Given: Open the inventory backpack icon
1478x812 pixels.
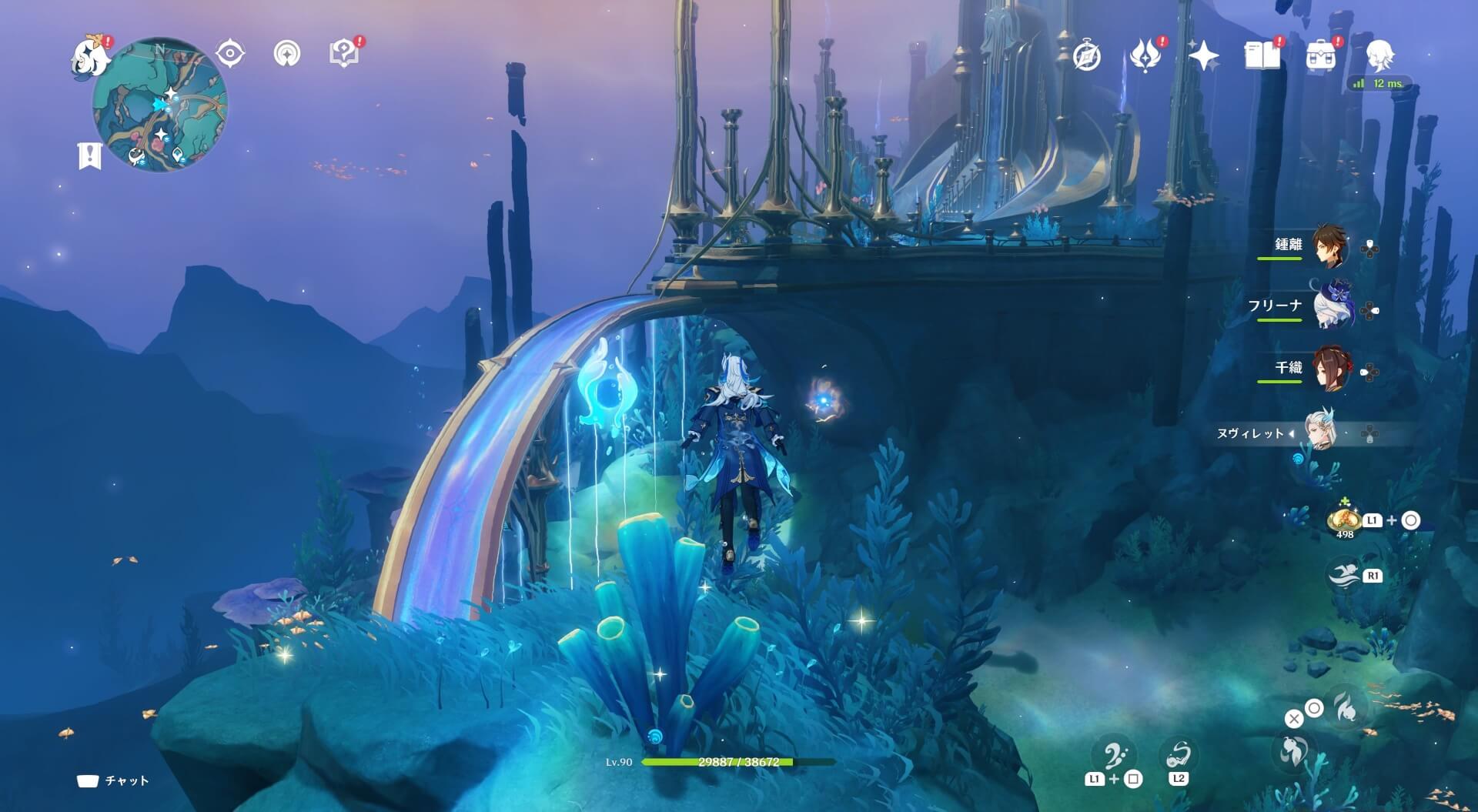Looking at the screenshot, I should (x=1321, y=55).
